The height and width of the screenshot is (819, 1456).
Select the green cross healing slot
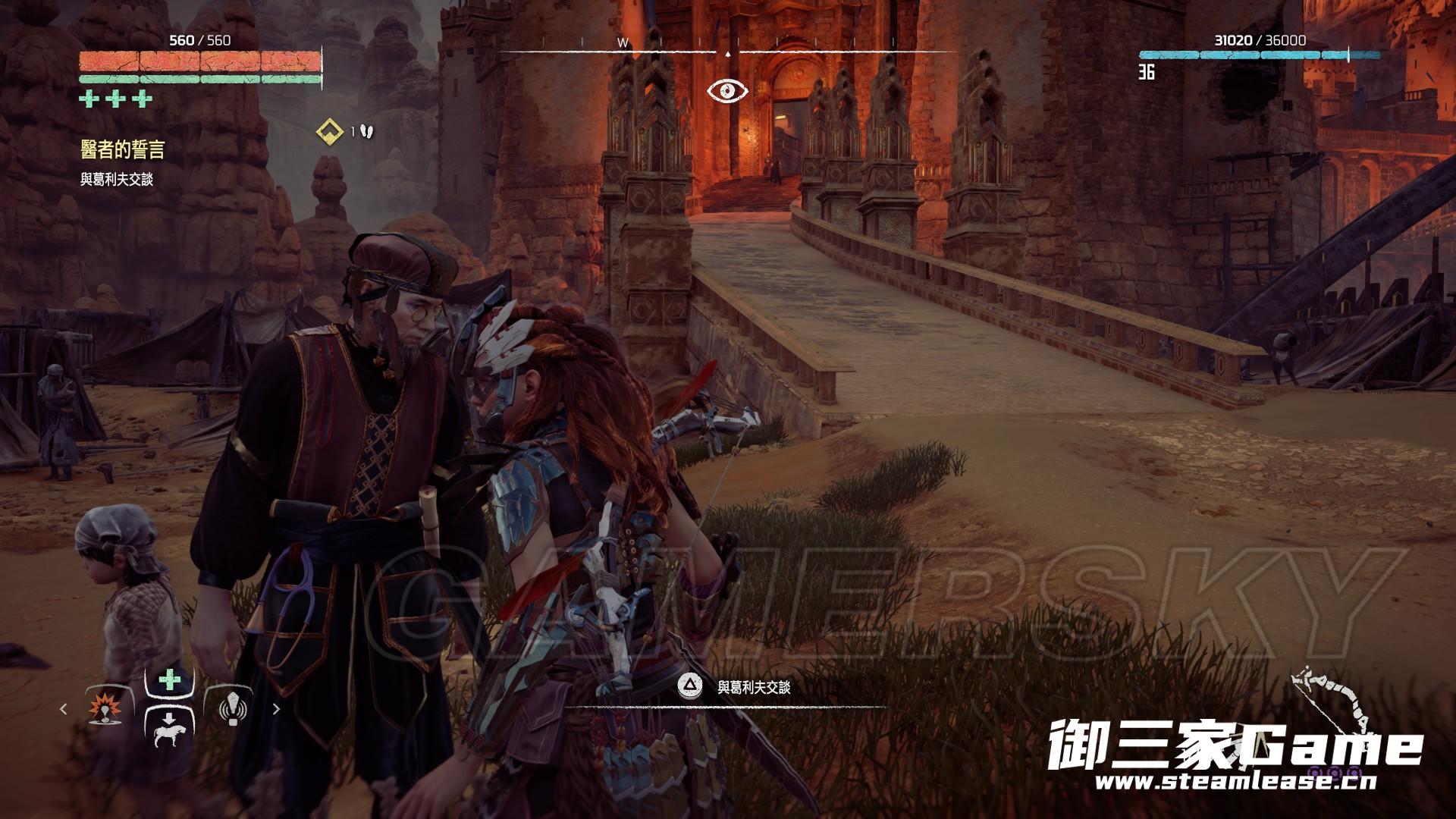[169, 681]
